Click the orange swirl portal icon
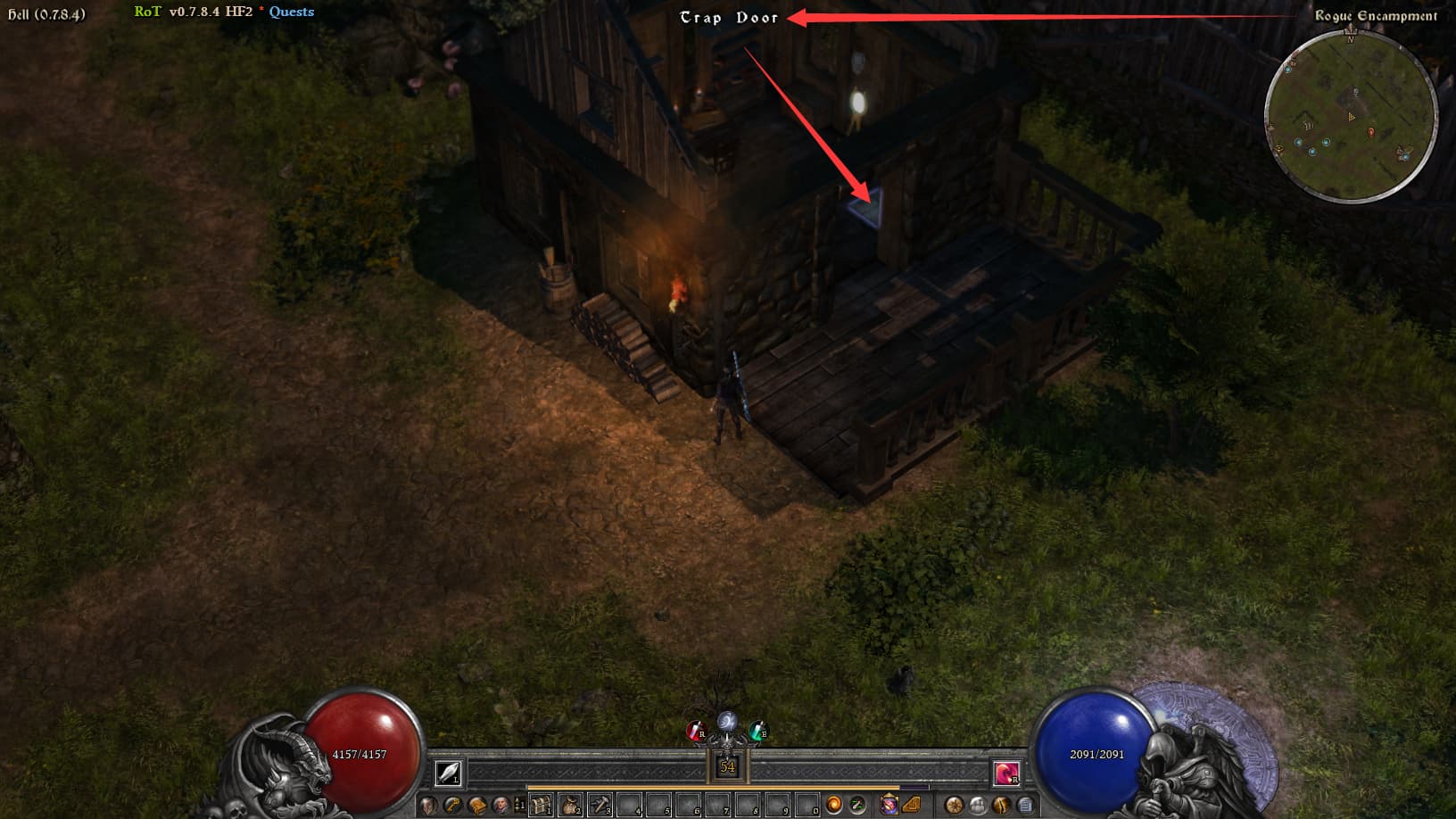 point(833,805)
